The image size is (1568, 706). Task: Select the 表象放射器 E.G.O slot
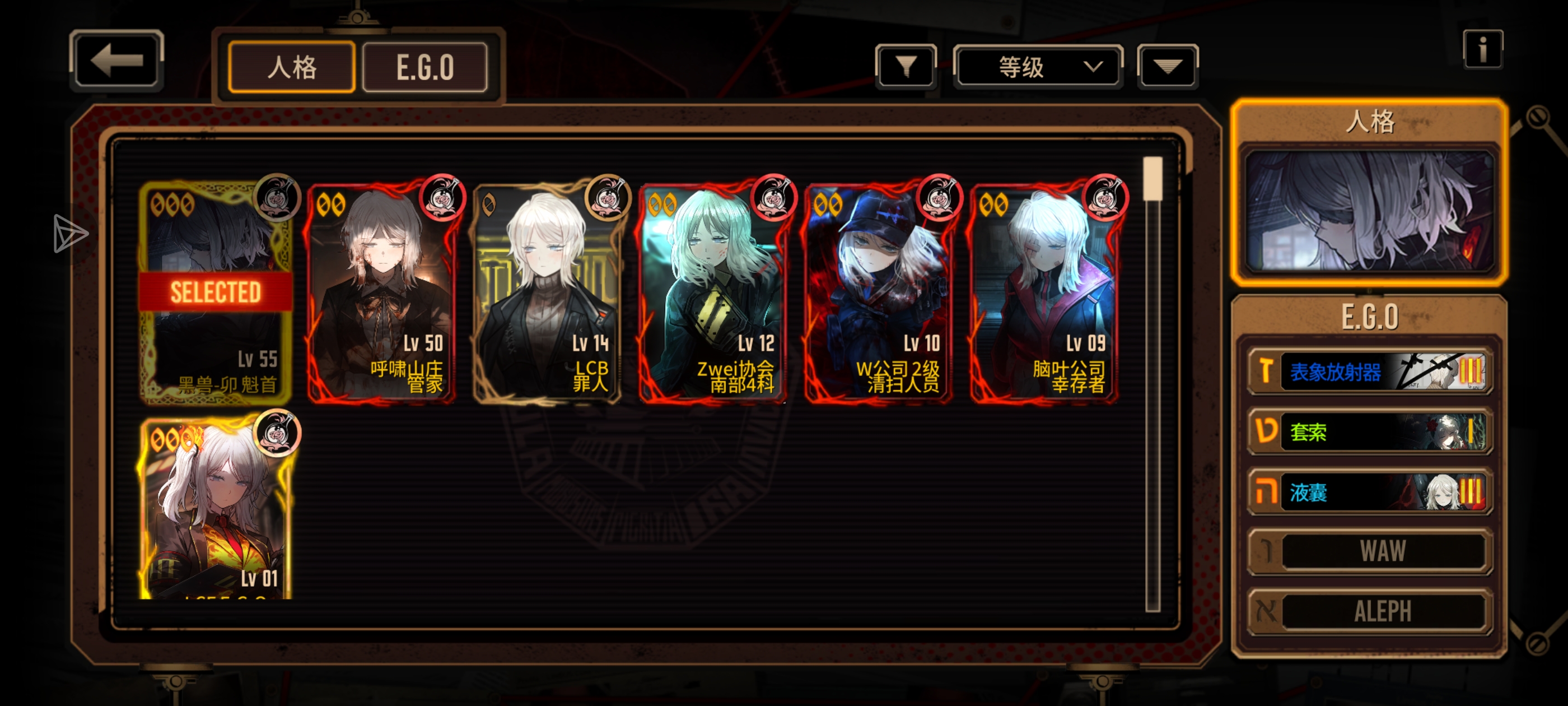click(1369, 371)
